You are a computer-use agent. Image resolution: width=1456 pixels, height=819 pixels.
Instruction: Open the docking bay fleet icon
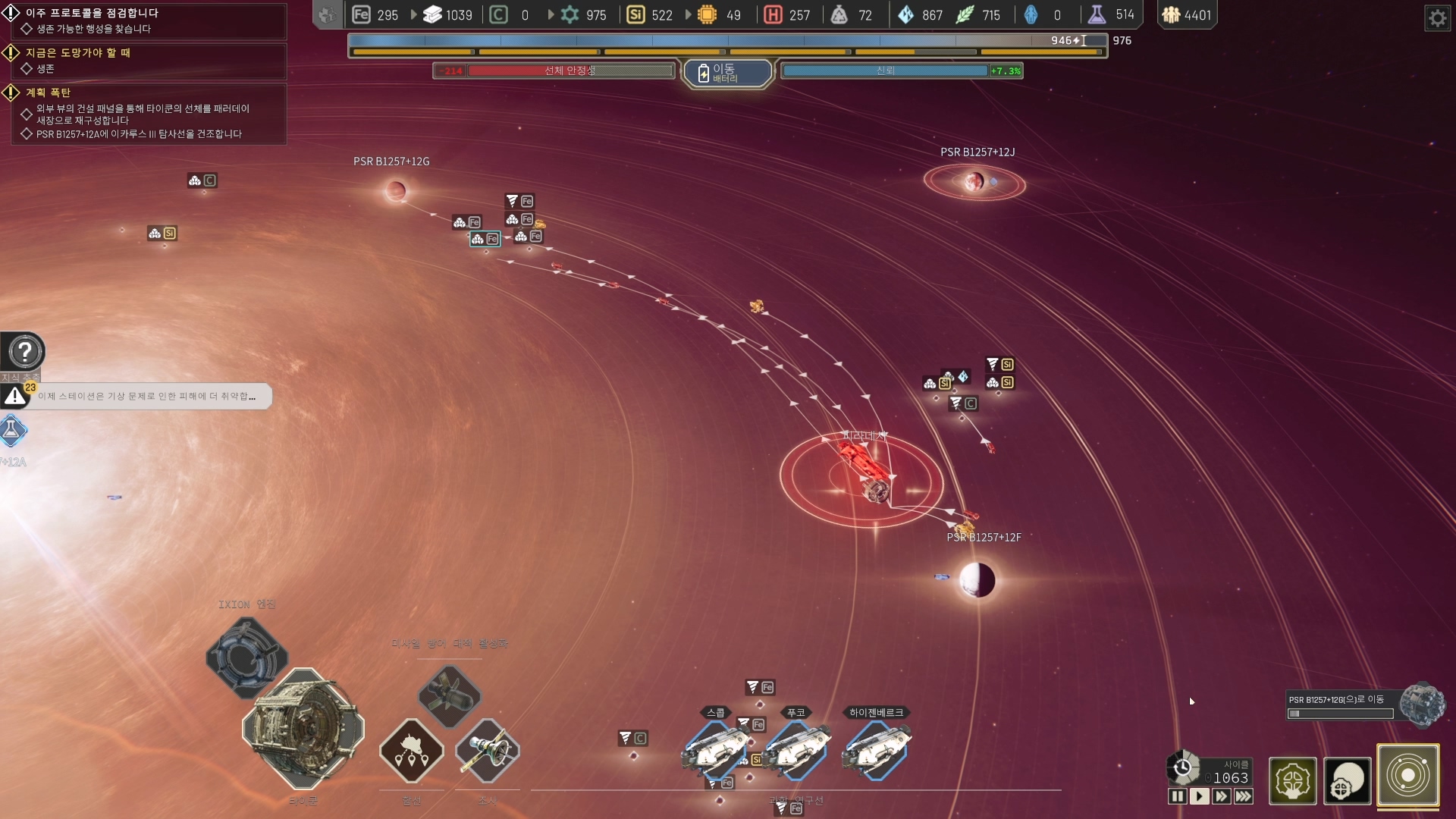412,752
